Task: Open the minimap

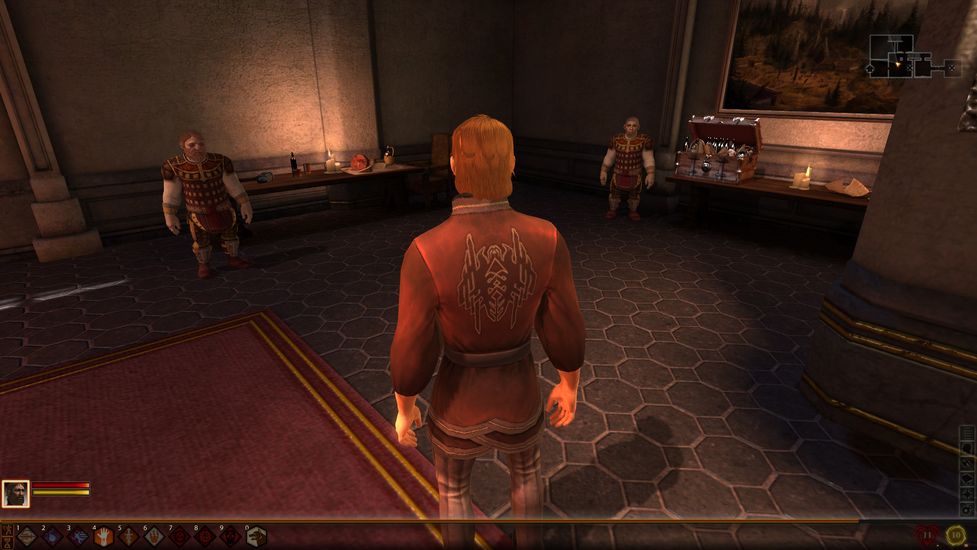Action: [x=910, y=56]
